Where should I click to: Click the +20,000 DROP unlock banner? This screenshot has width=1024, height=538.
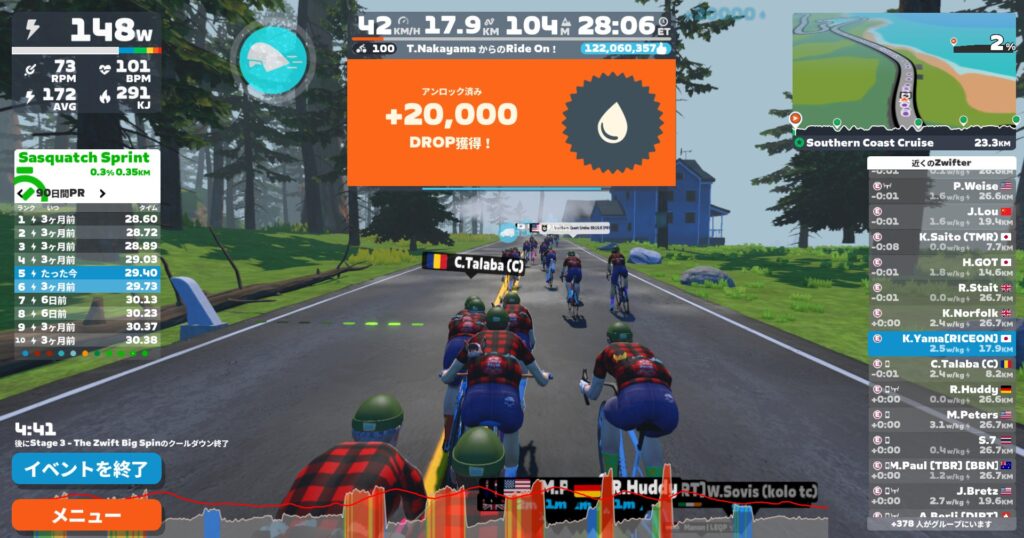pyautogui.click(x=510, y=123)
